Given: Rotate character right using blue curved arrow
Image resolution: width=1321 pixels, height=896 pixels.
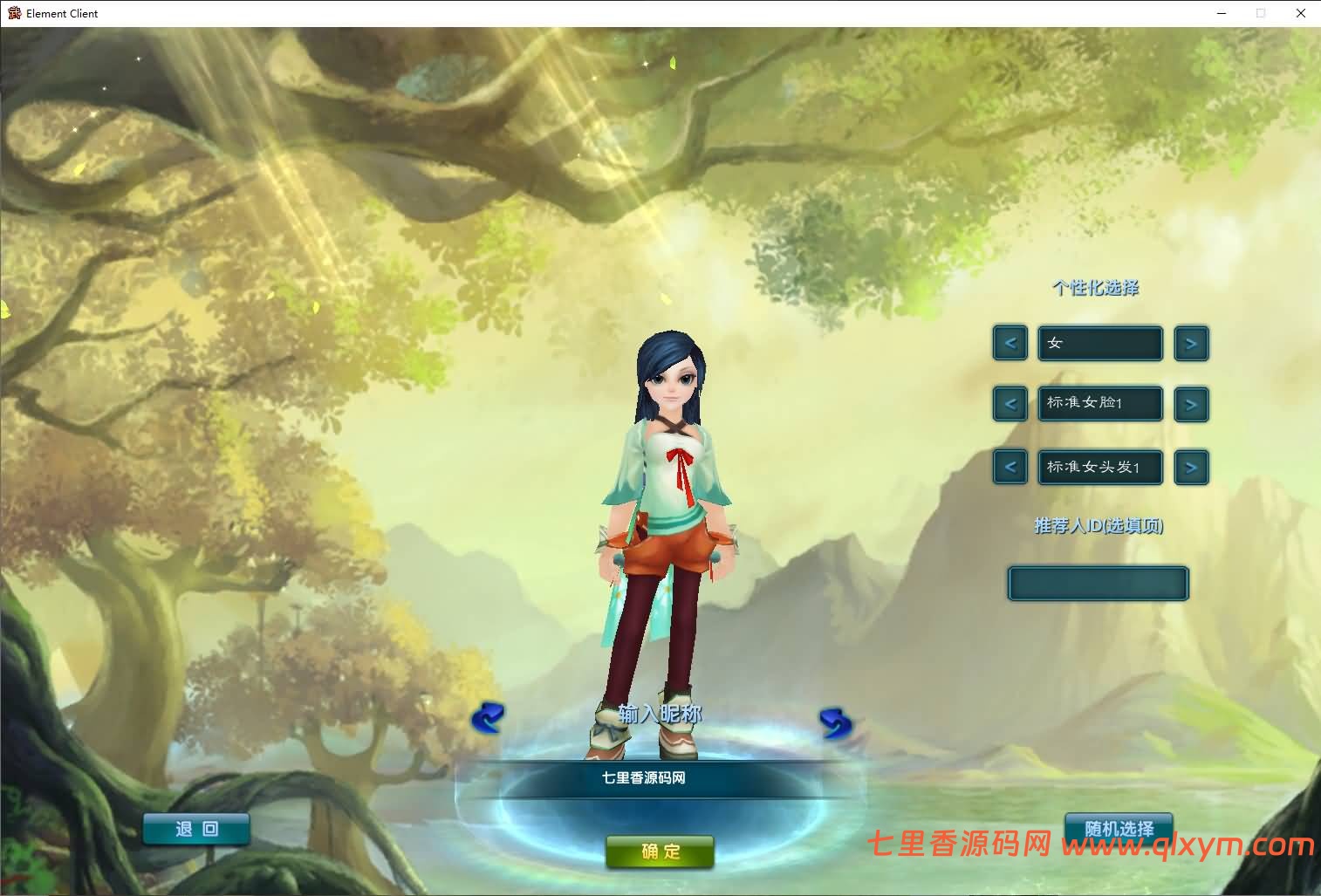Looking at the screenshot, I should tap(835, 722).
